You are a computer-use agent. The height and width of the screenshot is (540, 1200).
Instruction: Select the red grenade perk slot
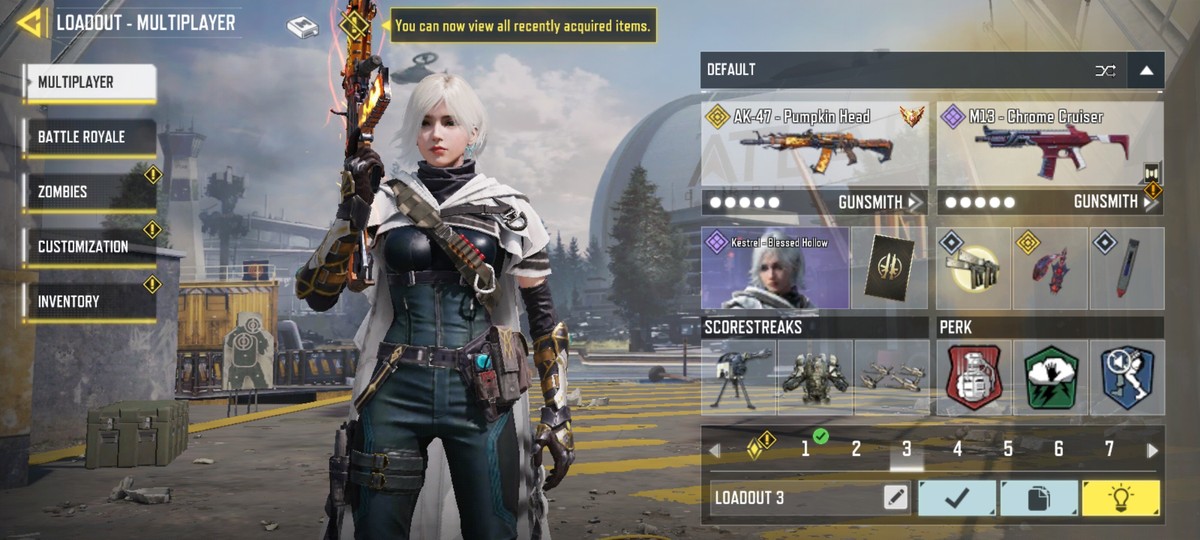pos(973,377)
